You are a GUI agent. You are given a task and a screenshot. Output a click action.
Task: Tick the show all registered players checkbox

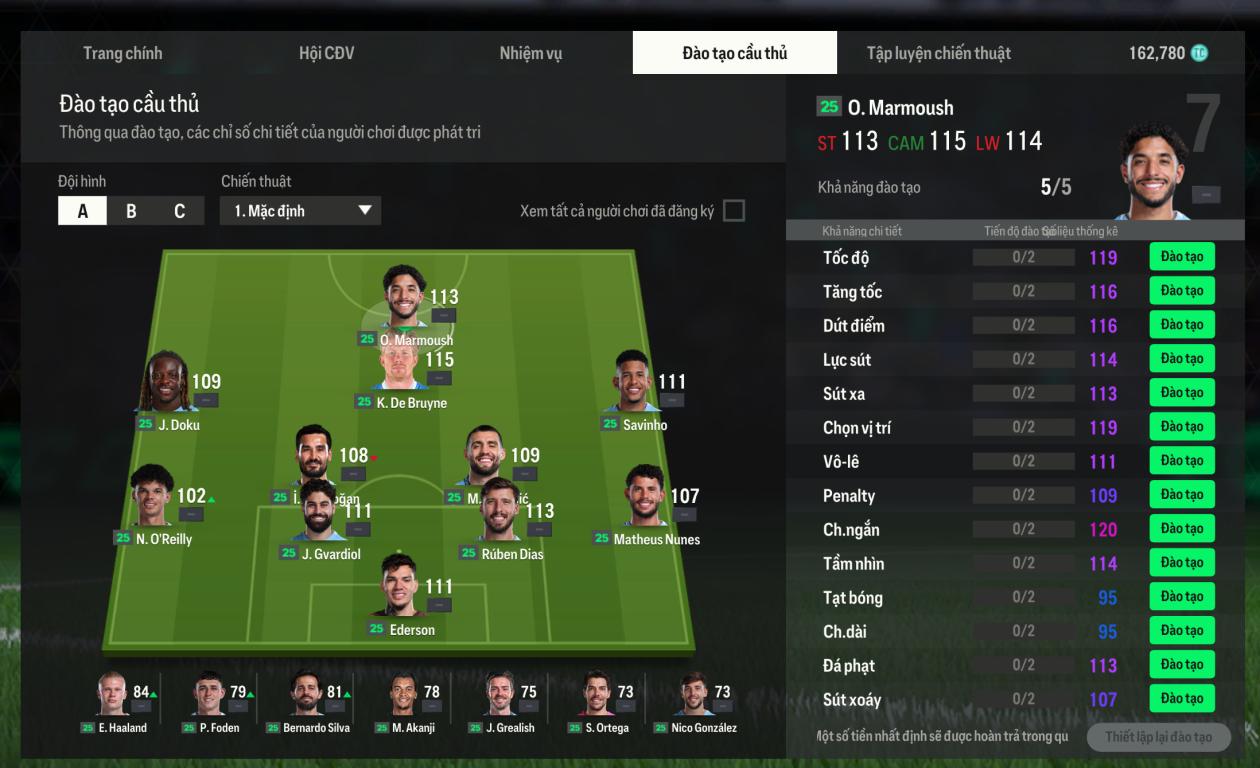(733, 211)
